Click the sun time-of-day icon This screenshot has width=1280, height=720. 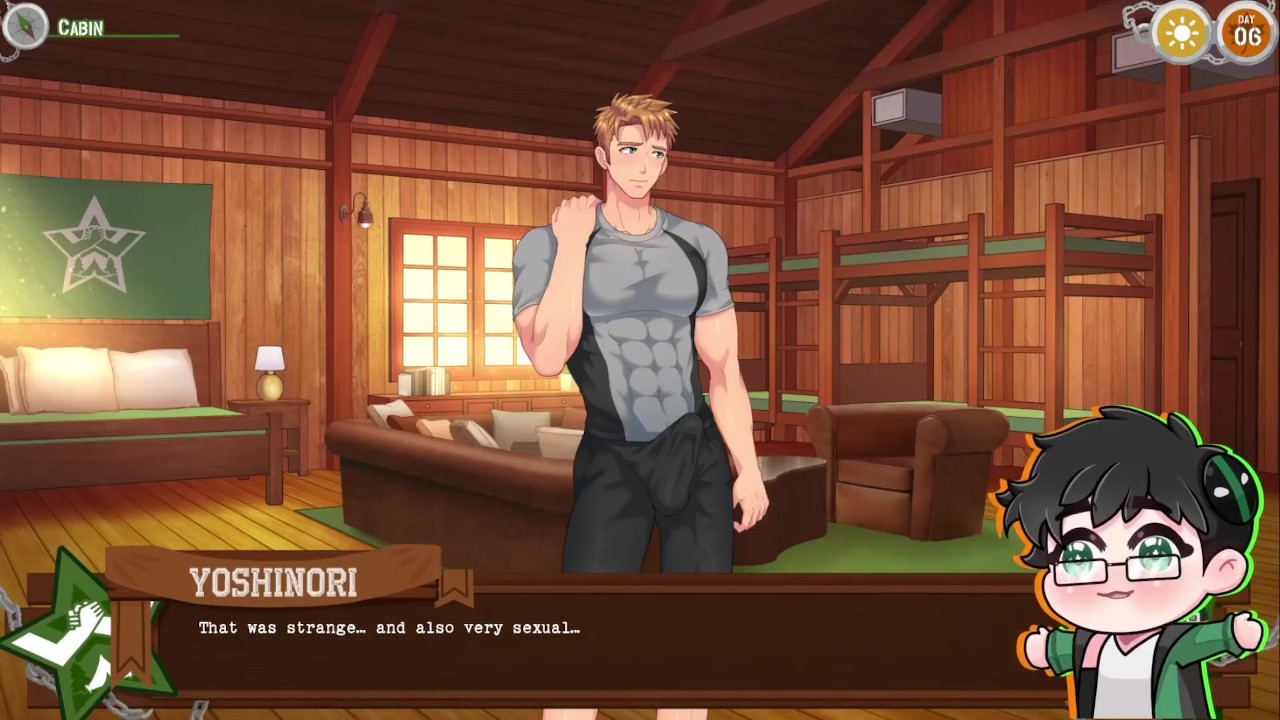(1182, 33)
